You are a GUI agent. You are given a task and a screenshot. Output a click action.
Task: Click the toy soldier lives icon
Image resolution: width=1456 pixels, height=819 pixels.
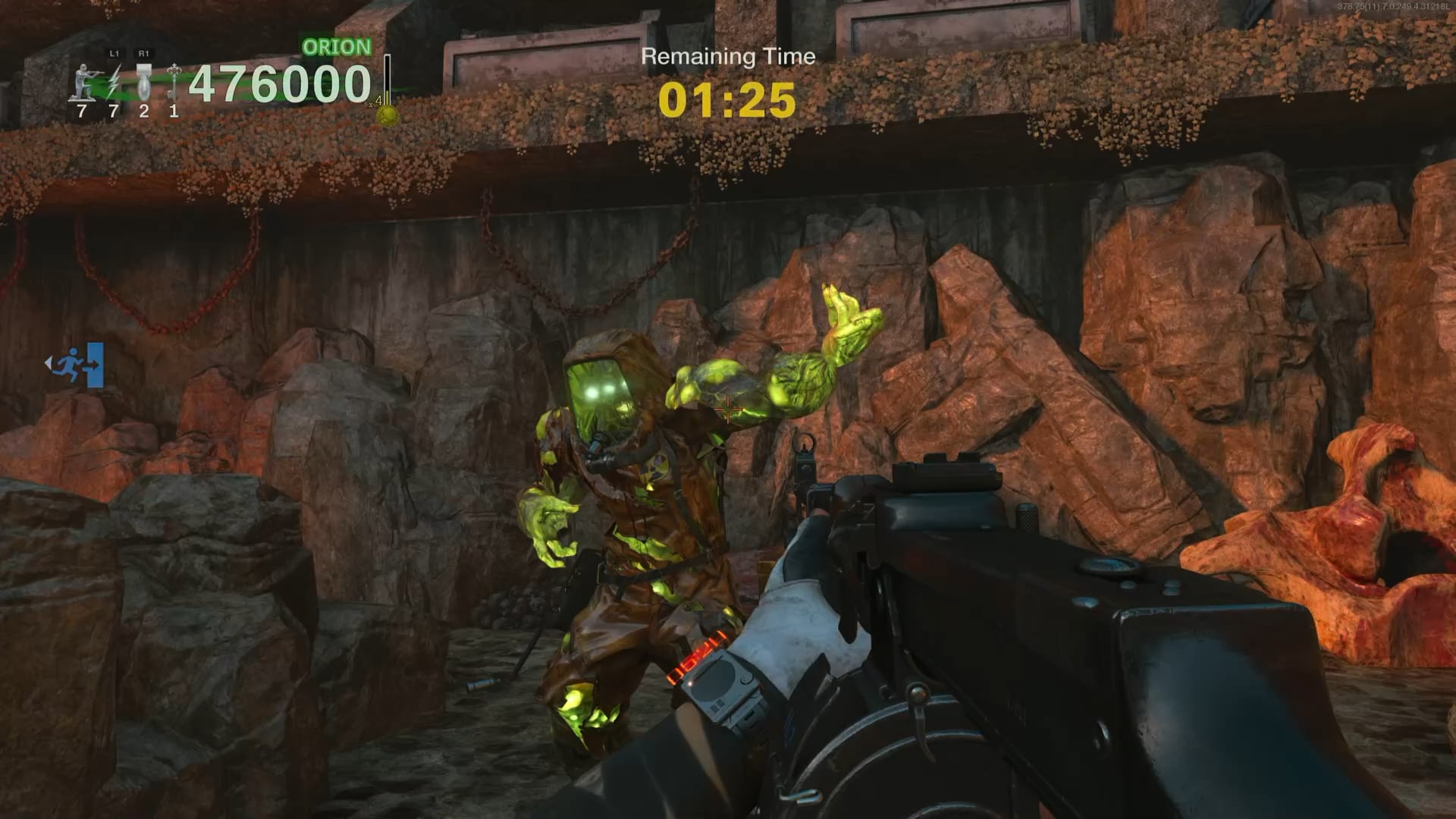[82, 83]
